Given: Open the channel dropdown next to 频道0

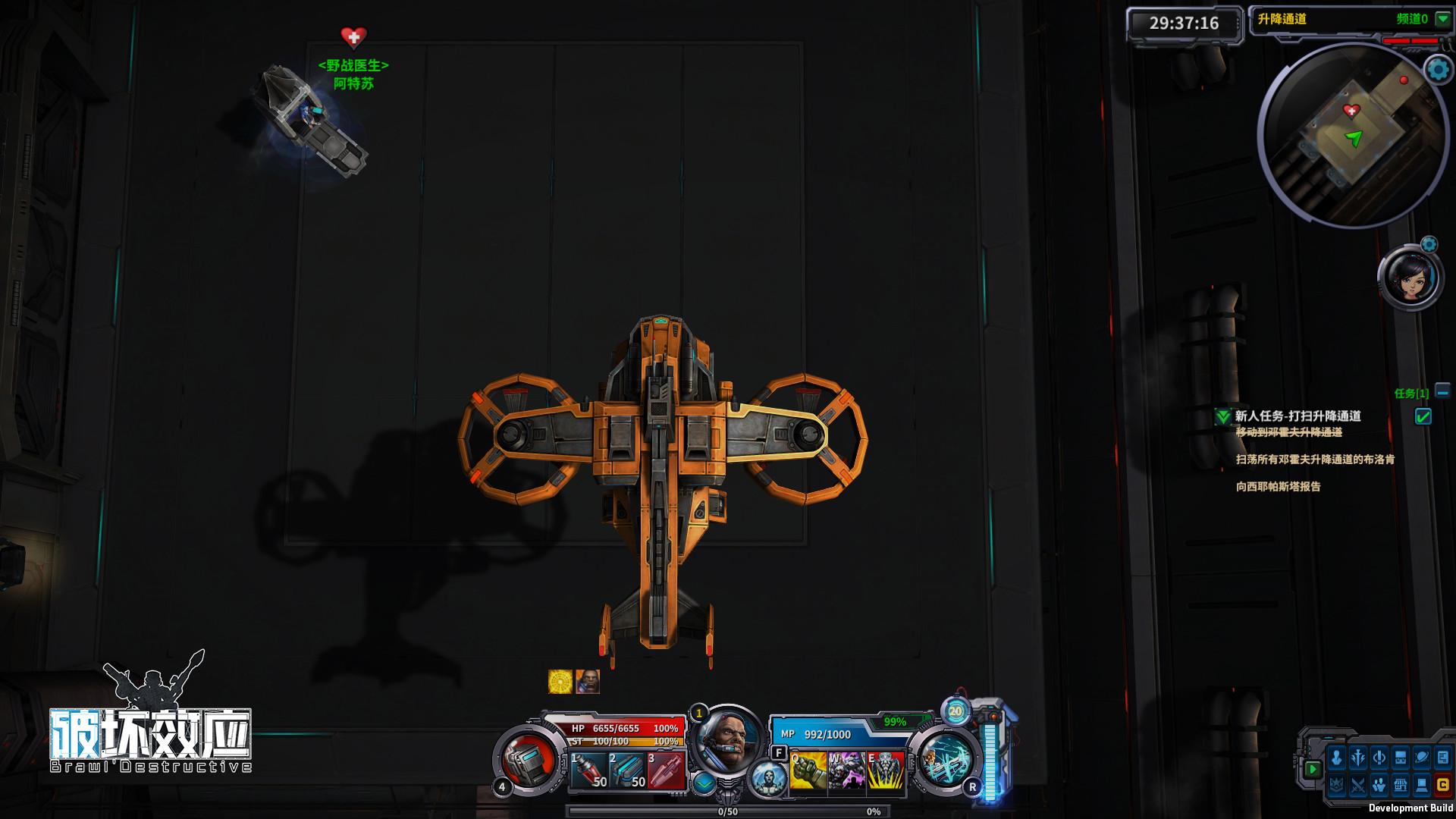Looking at the screenshot, I should tap(1443, 19).
